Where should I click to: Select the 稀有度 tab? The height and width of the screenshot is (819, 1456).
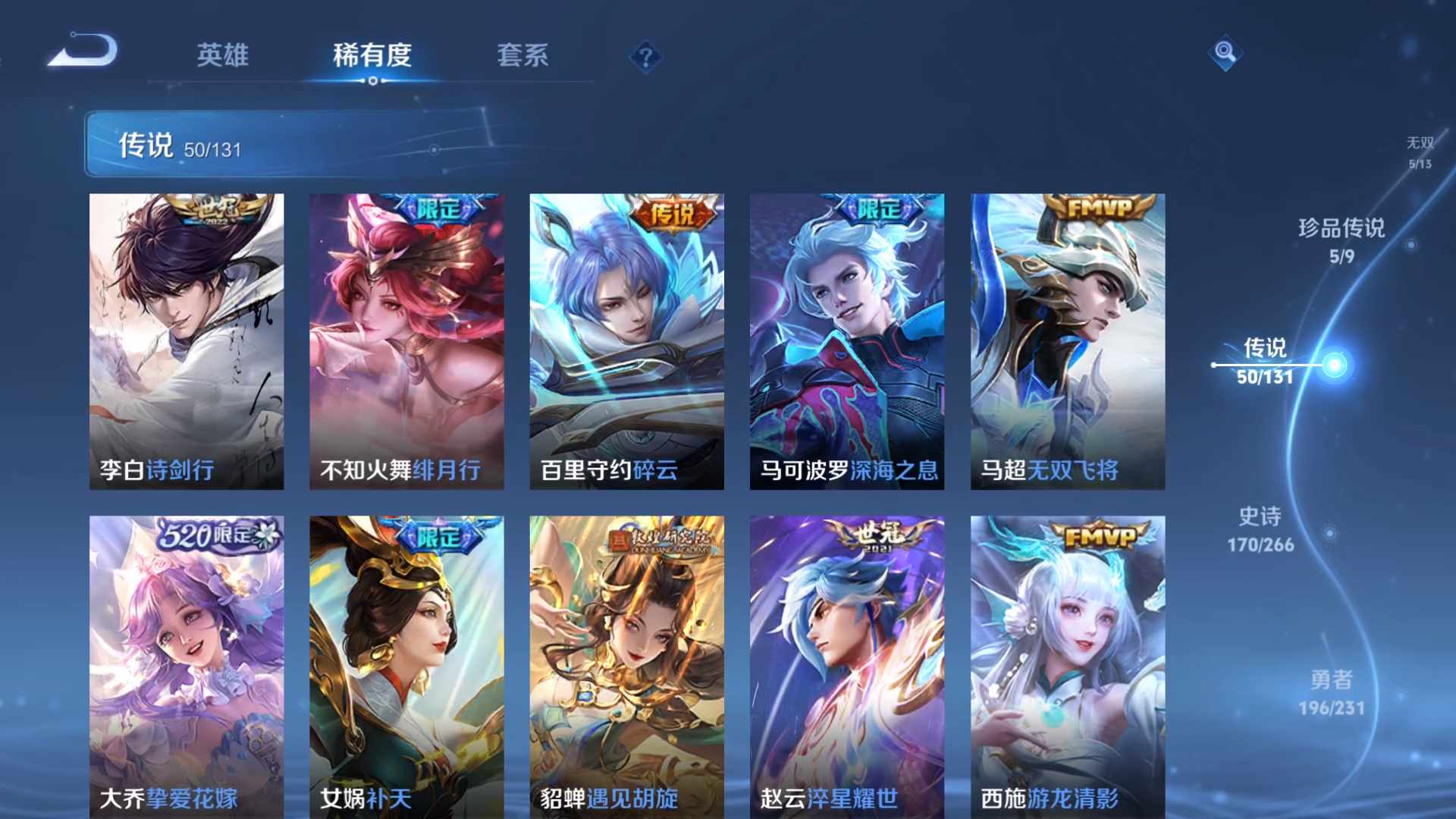coord(372,56)
